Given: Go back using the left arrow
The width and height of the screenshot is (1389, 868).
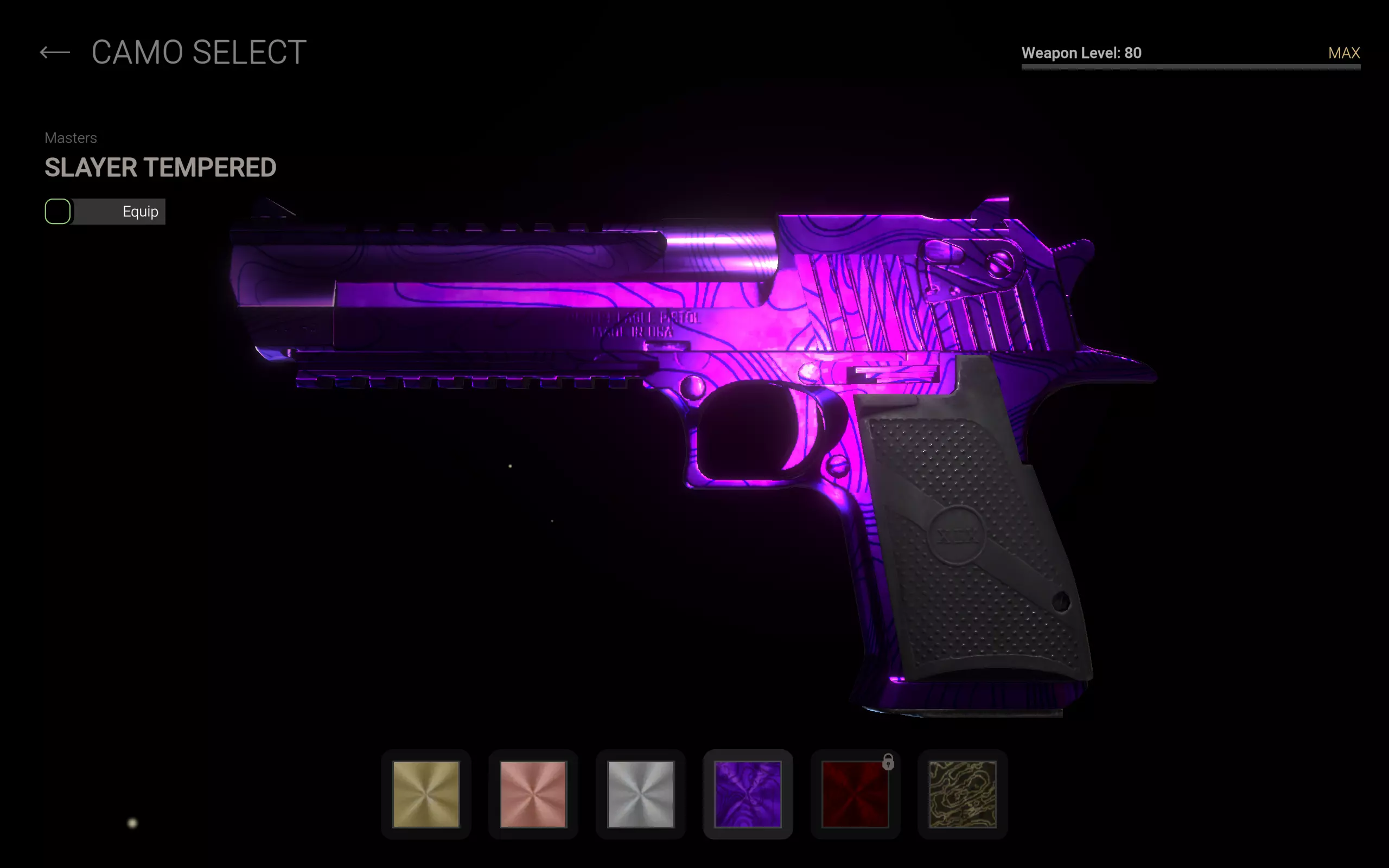Looking at the screenshot, I should point(55,53).
